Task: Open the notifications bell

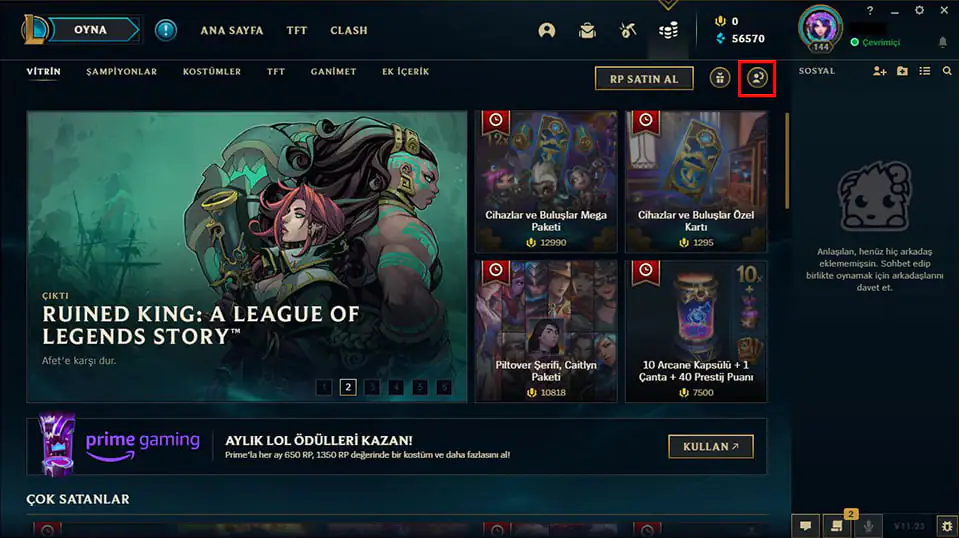Action: tap(942, 43)
